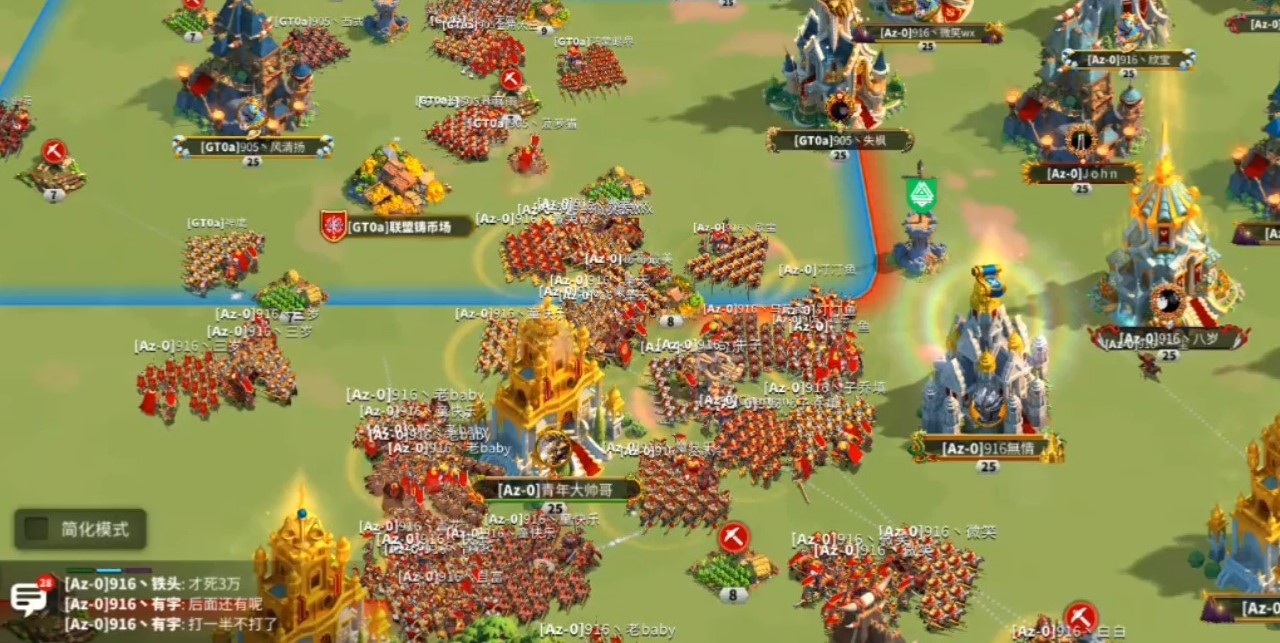Open the chat bubble icon with 28 badge
Image resolution: width=1280 pixels, height=643 pixels.
pyautogui.click(x=29, y=598)
